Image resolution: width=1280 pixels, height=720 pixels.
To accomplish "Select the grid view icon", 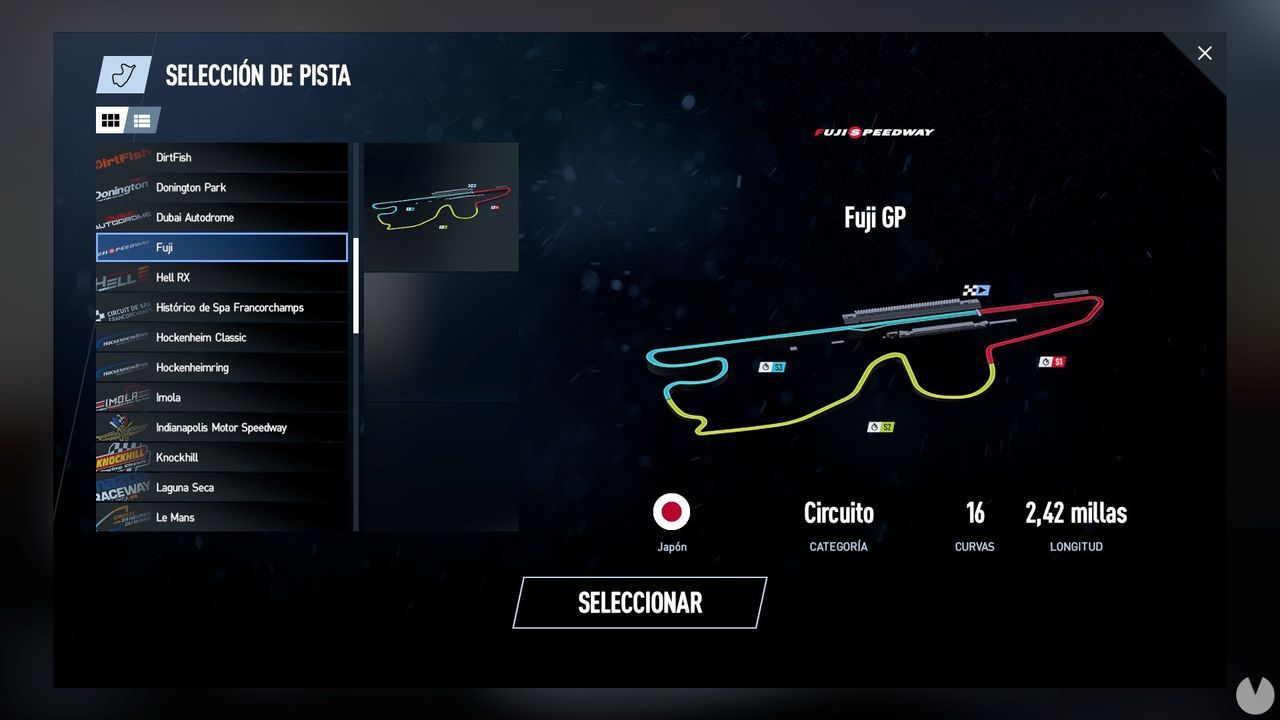I will [x=110, y=120].
